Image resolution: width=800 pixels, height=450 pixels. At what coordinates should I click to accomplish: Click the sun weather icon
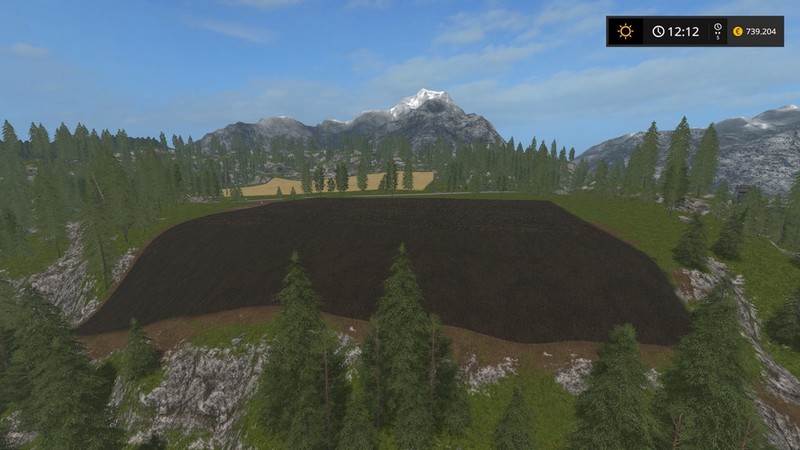[x=625, y=31]
